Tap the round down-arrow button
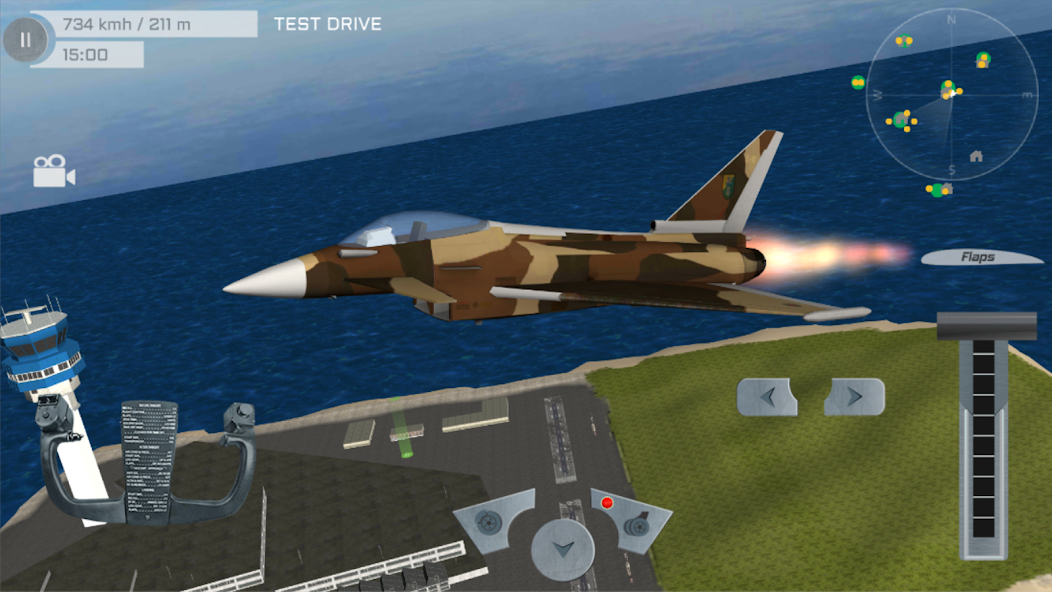The image size is (1052, 592). click(562, 549)
